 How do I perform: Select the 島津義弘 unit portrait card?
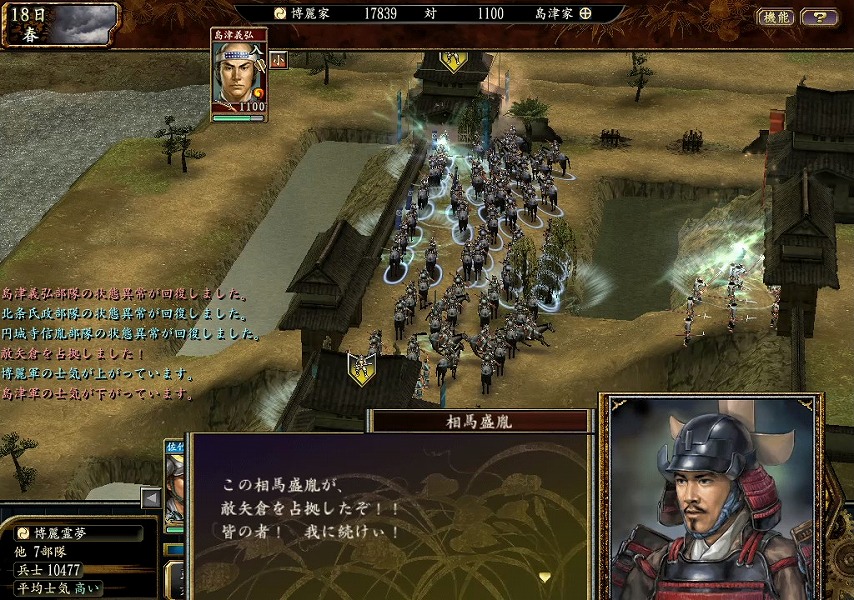point(239,77)
